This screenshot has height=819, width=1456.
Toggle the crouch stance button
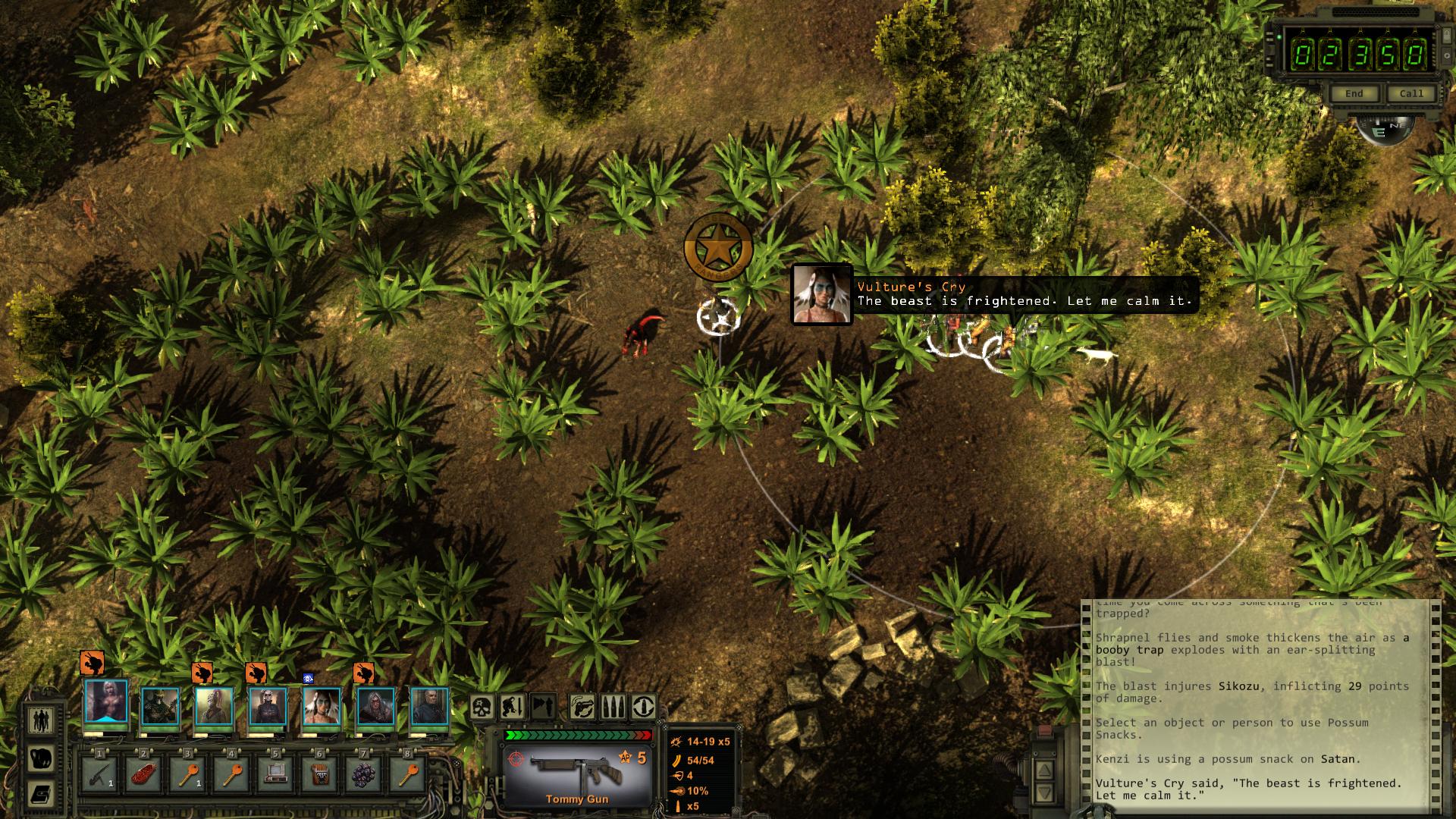[512, 708]
